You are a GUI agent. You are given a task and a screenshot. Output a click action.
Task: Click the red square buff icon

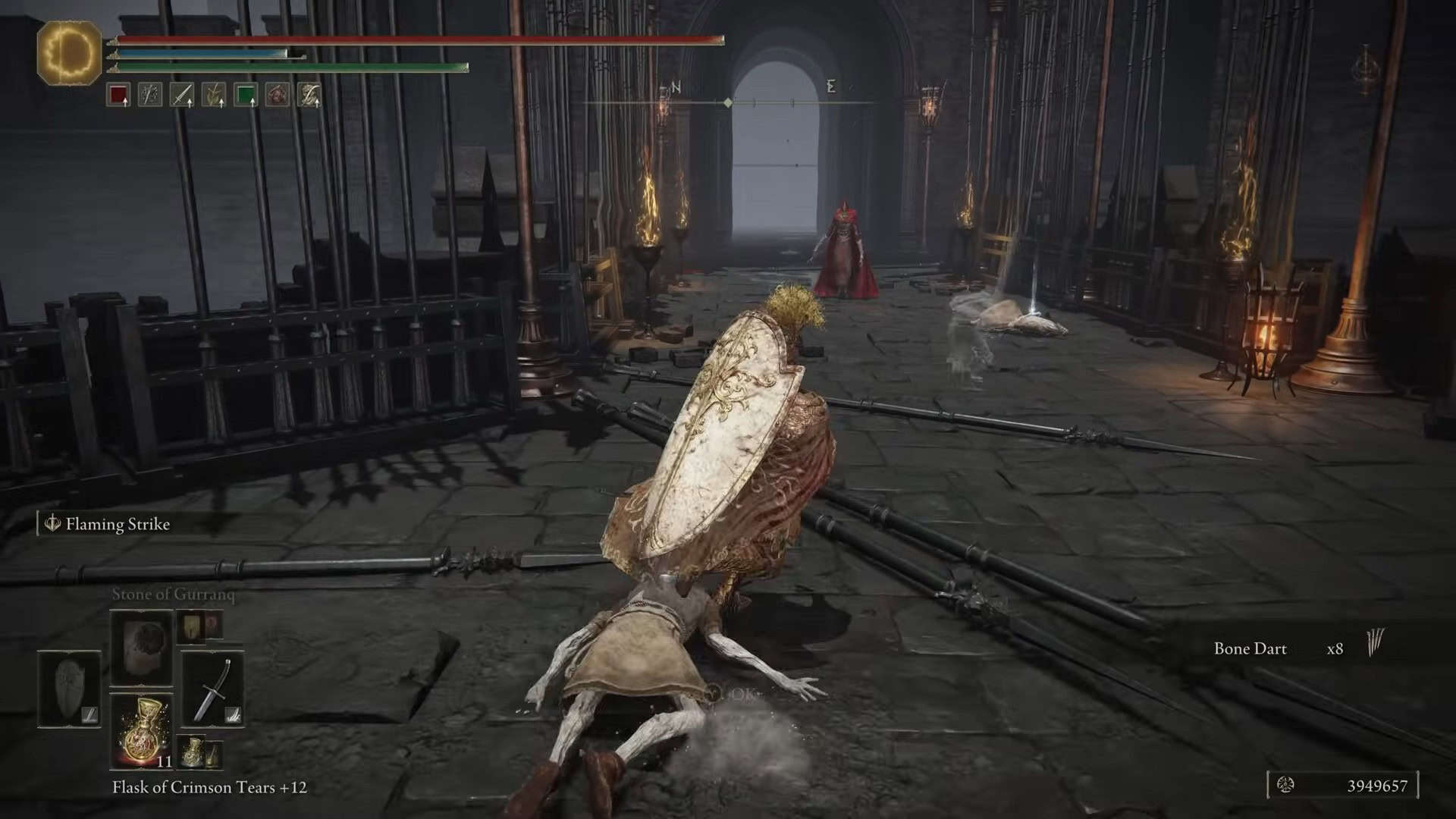coord(118,95)
